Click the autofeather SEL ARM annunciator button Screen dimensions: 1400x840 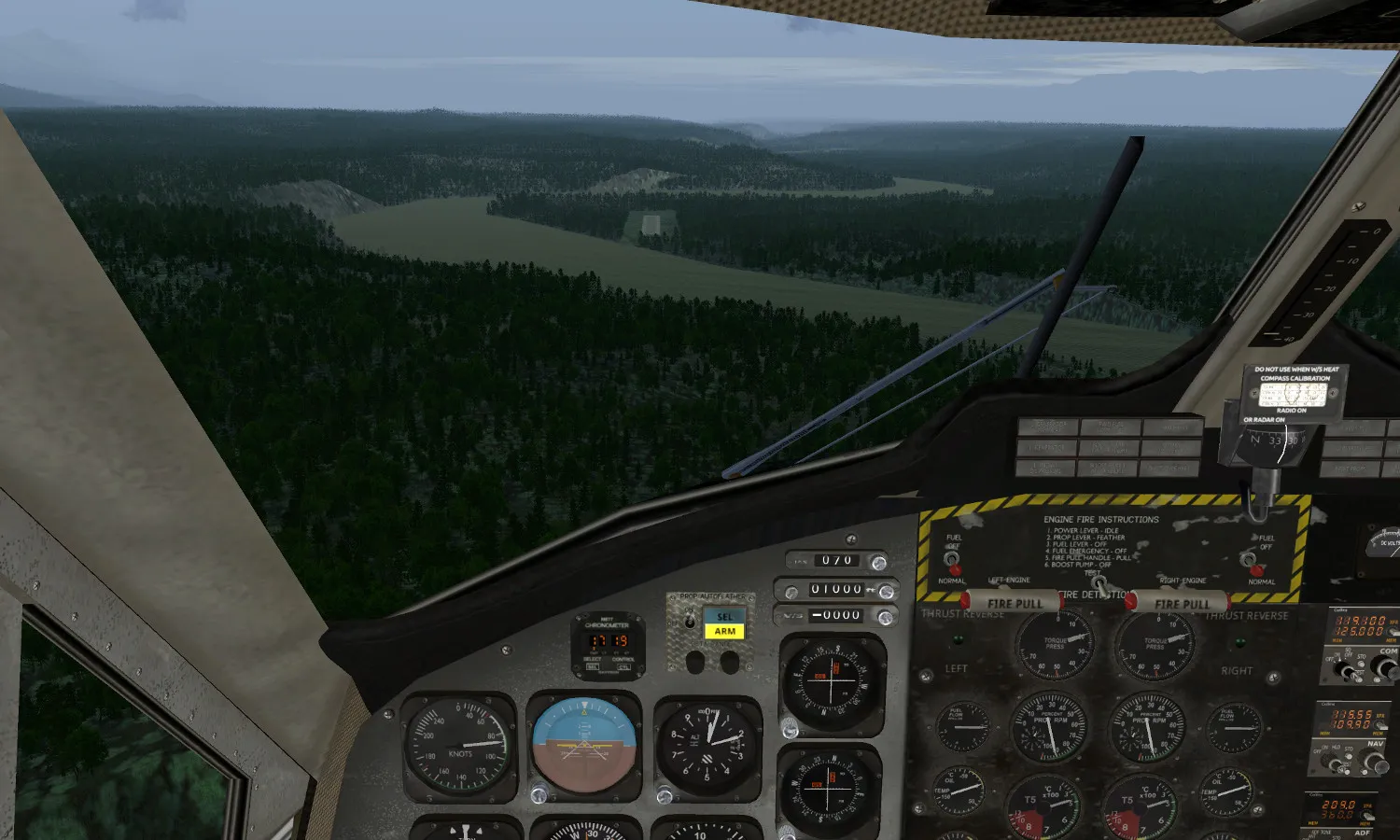(x=724, y=623)
